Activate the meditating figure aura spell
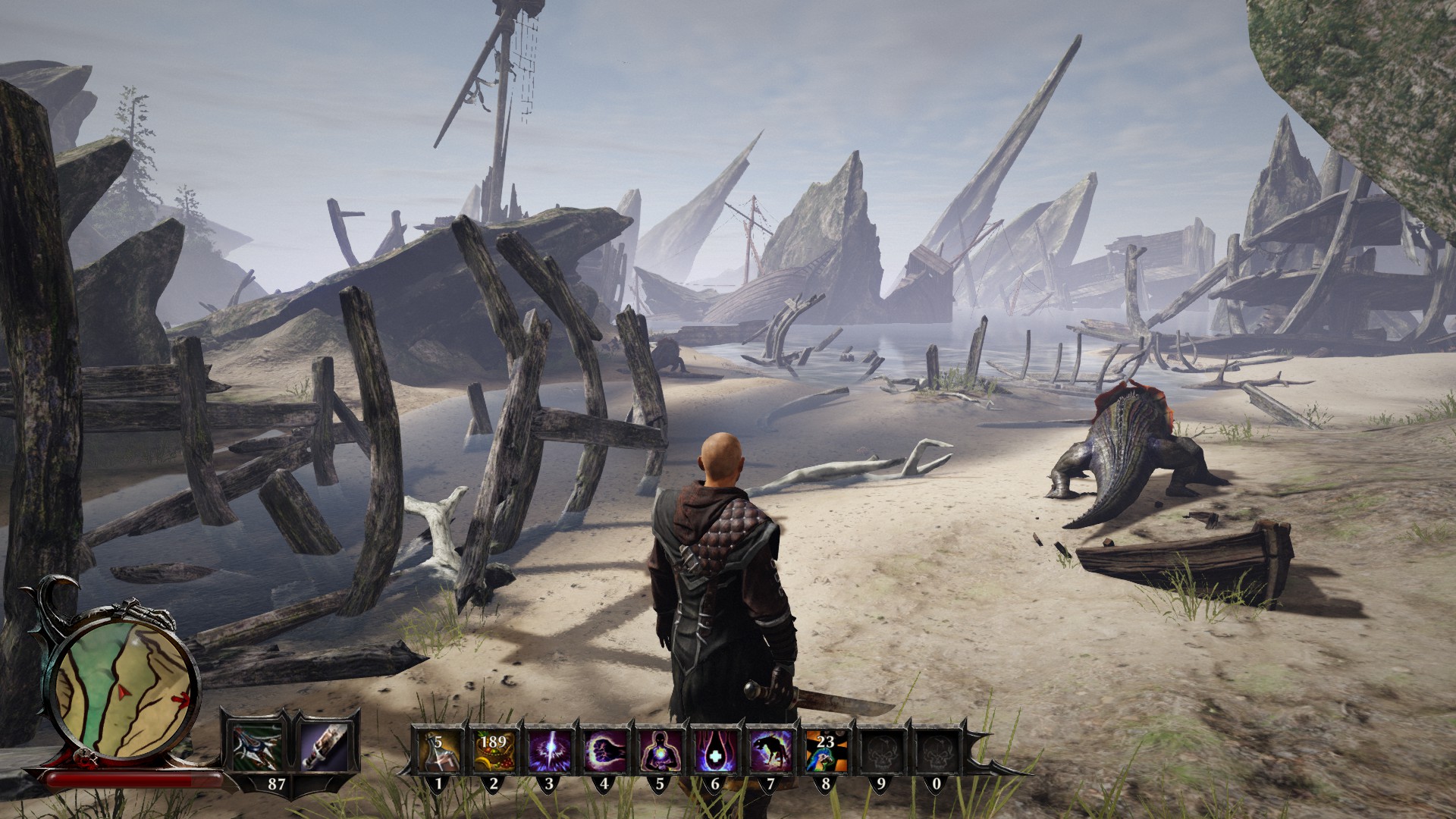Screen dimensions: 1456x819 pyautogui.click(x=659, y=749)
